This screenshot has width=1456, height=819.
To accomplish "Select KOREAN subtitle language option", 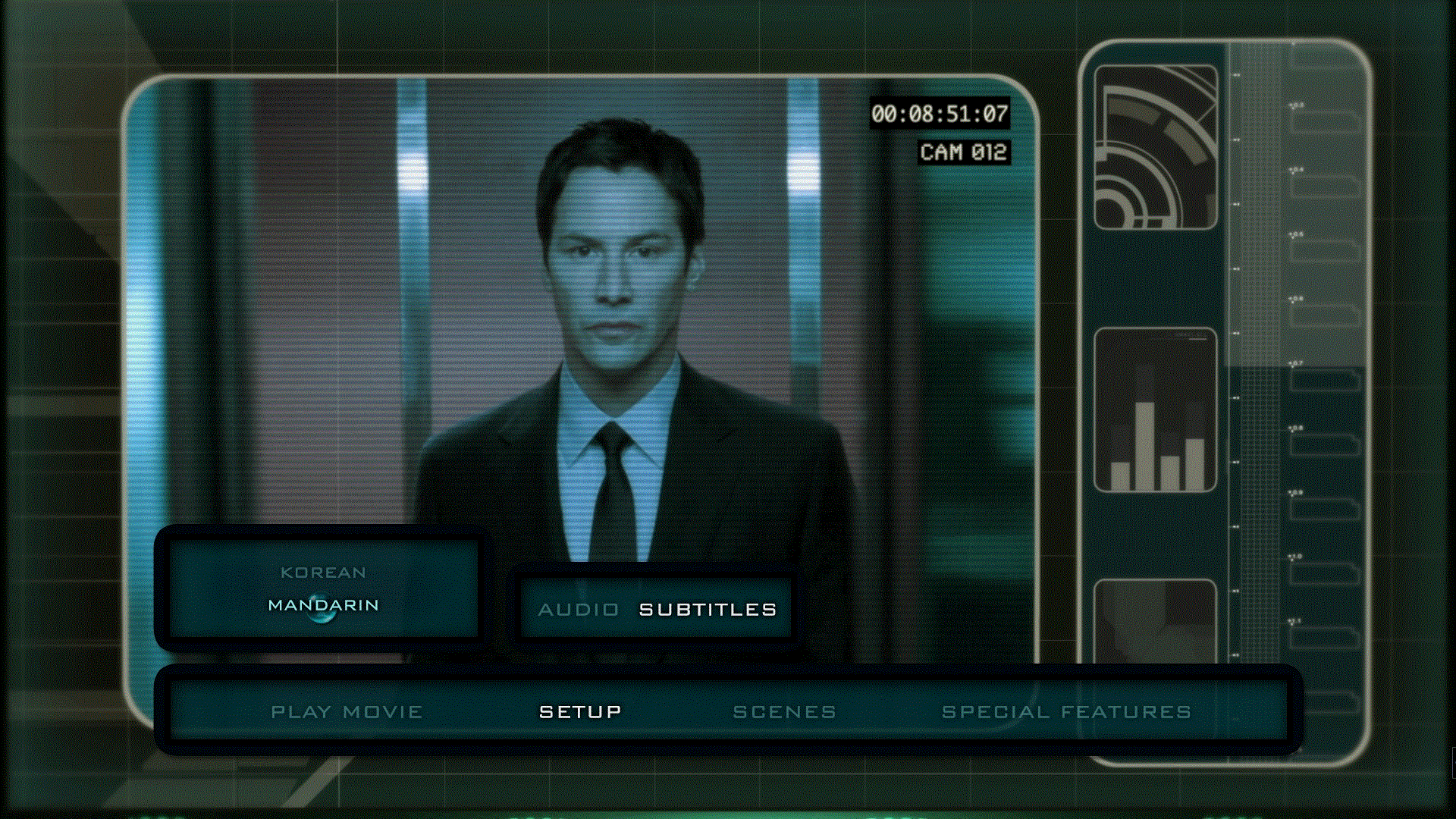I will coord(322,573).
